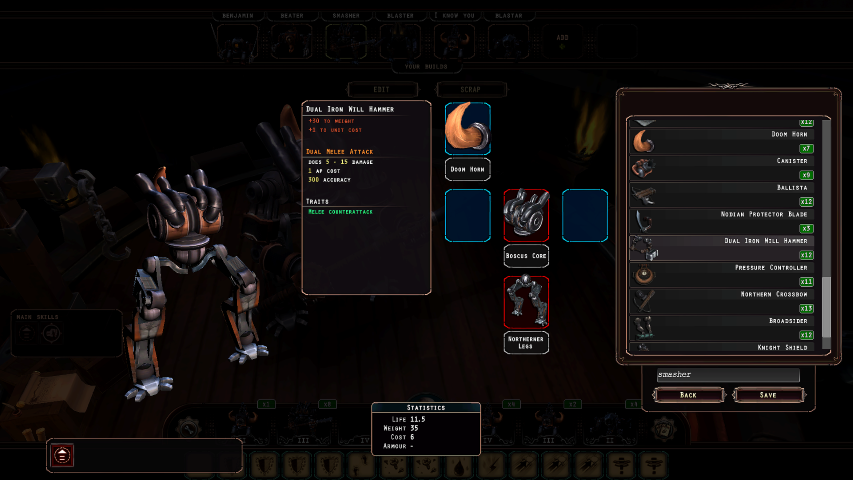Image resolution: width=853 pixels, height=480 pixels.
Task: Go back from the build editor
Action: coord(689,395)
